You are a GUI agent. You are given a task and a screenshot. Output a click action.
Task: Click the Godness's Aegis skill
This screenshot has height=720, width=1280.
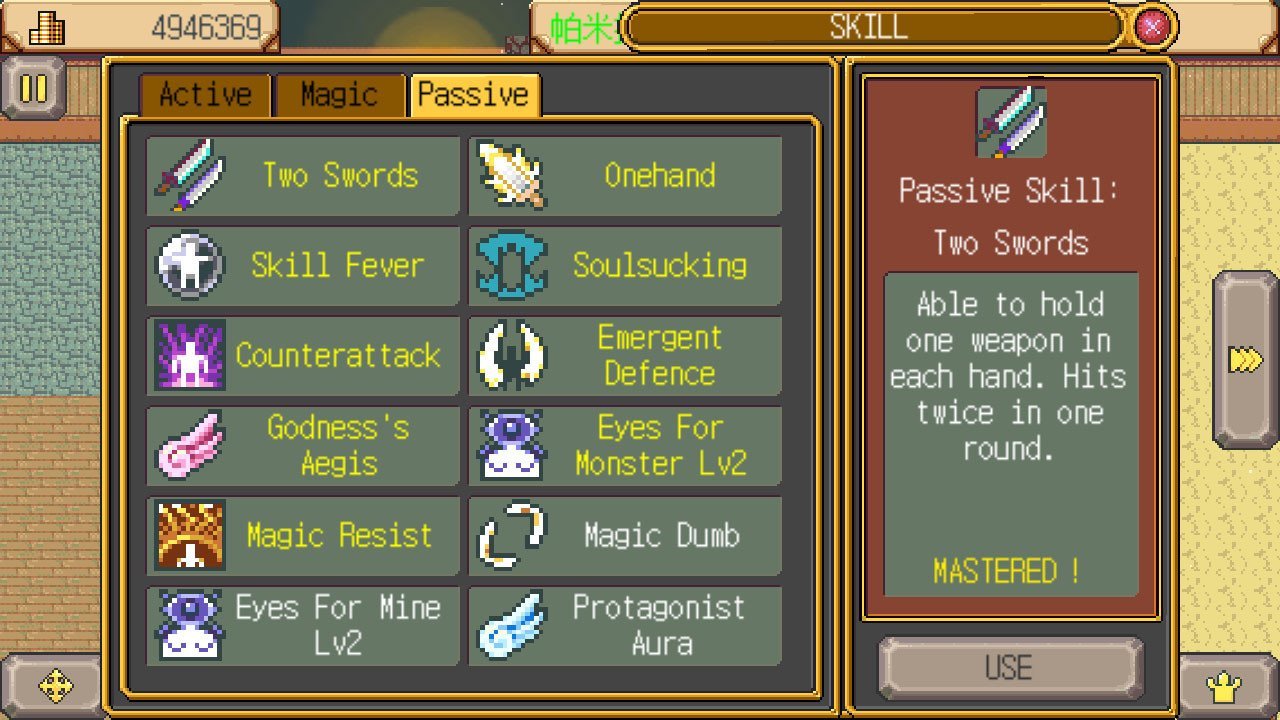pos(302,446)
